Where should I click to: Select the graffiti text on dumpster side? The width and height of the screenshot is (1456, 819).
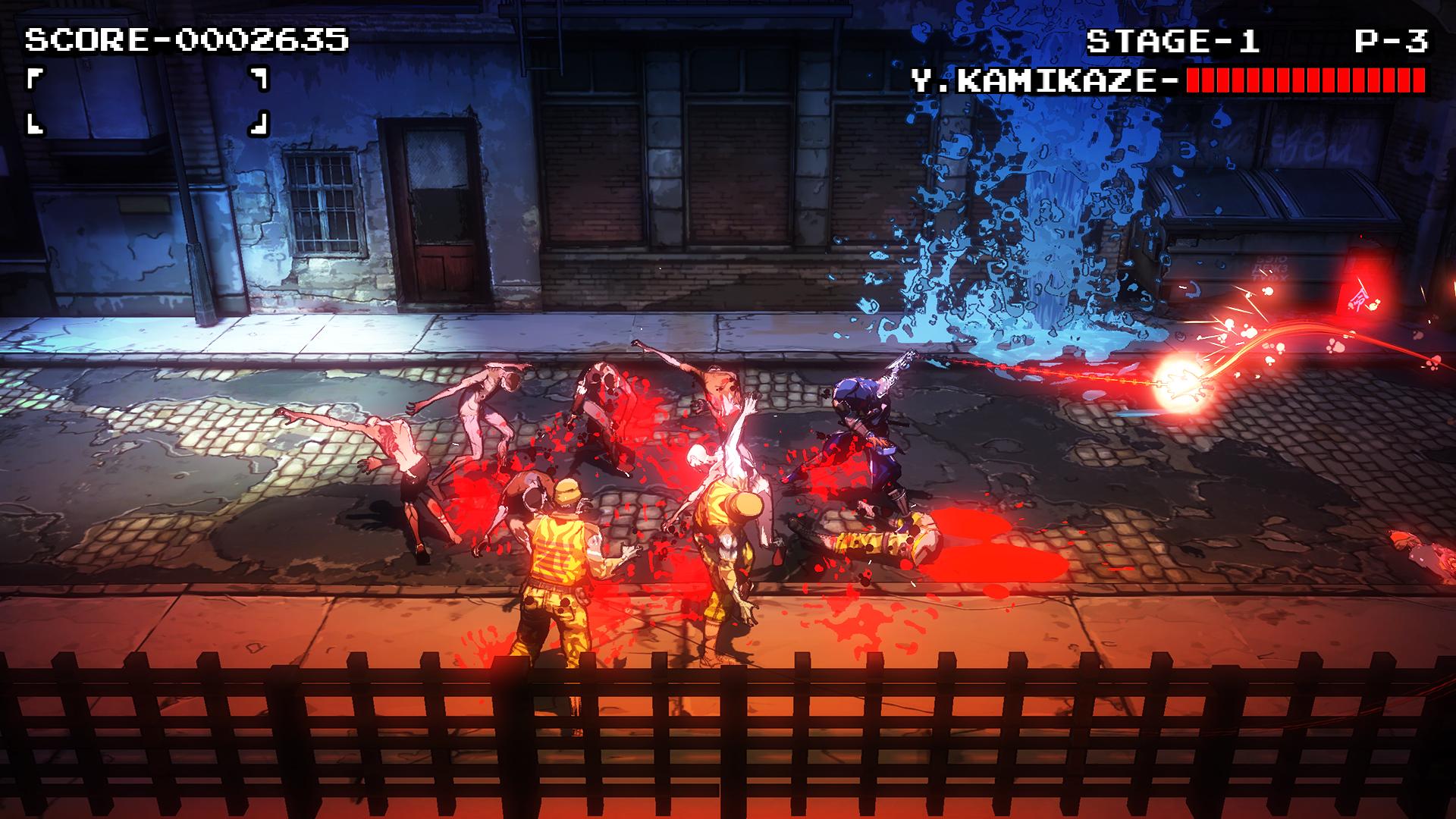click(x=1269, y=268)
